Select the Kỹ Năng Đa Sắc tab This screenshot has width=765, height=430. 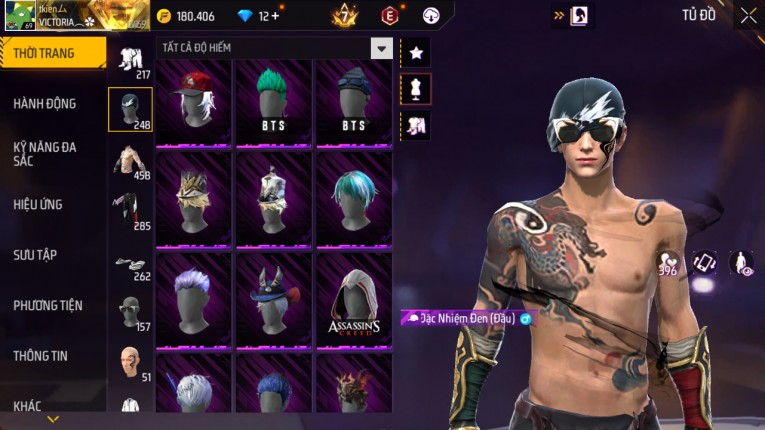45,153
